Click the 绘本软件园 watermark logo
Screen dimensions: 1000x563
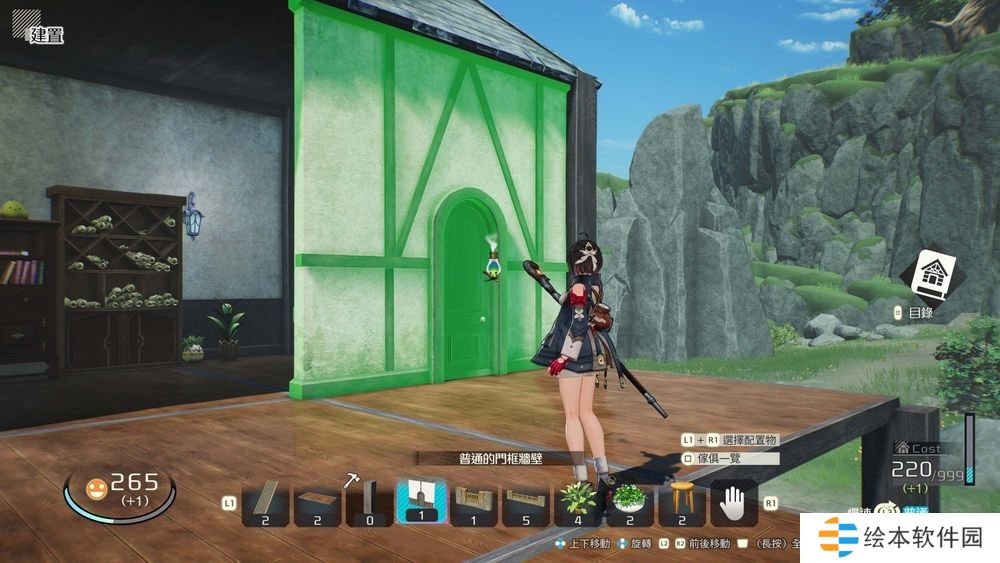pos(900,538)
